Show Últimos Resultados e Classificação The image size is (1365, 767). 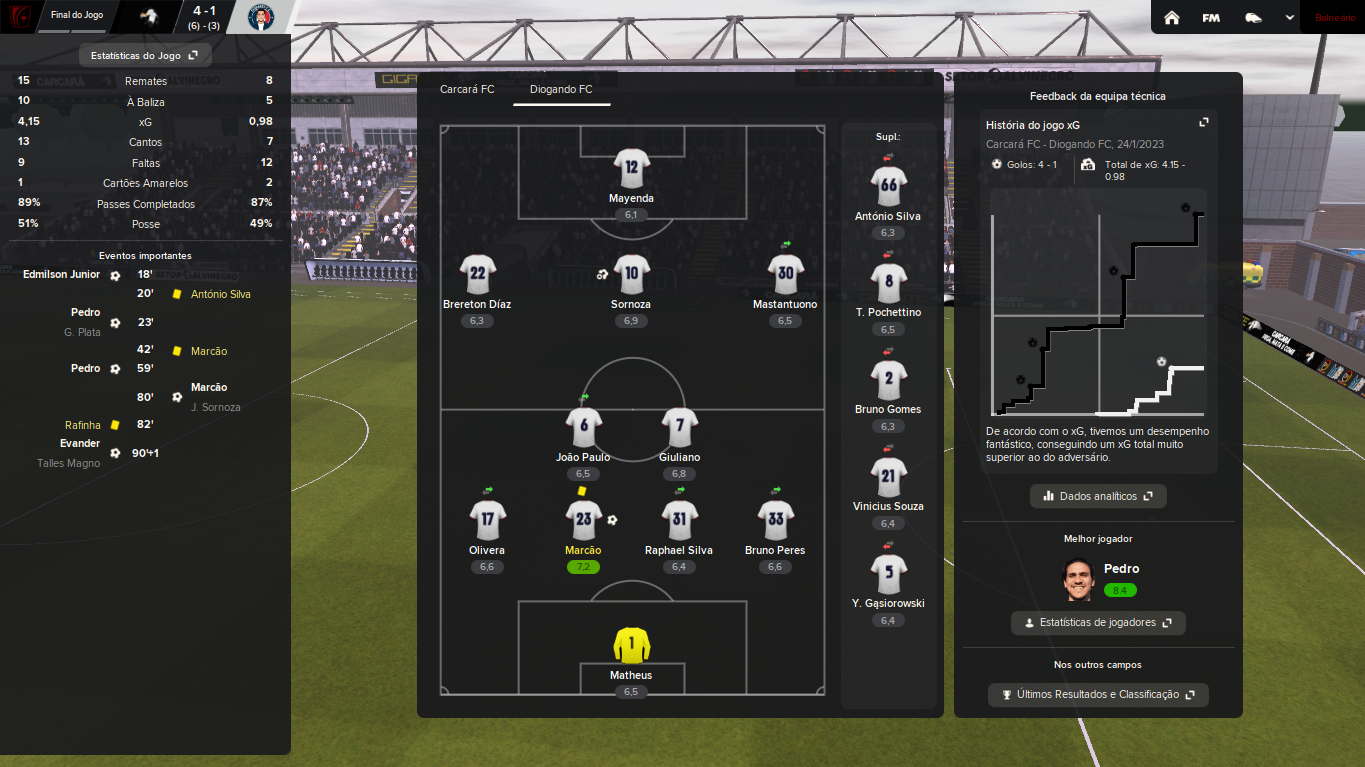(x=1098, y=695)
